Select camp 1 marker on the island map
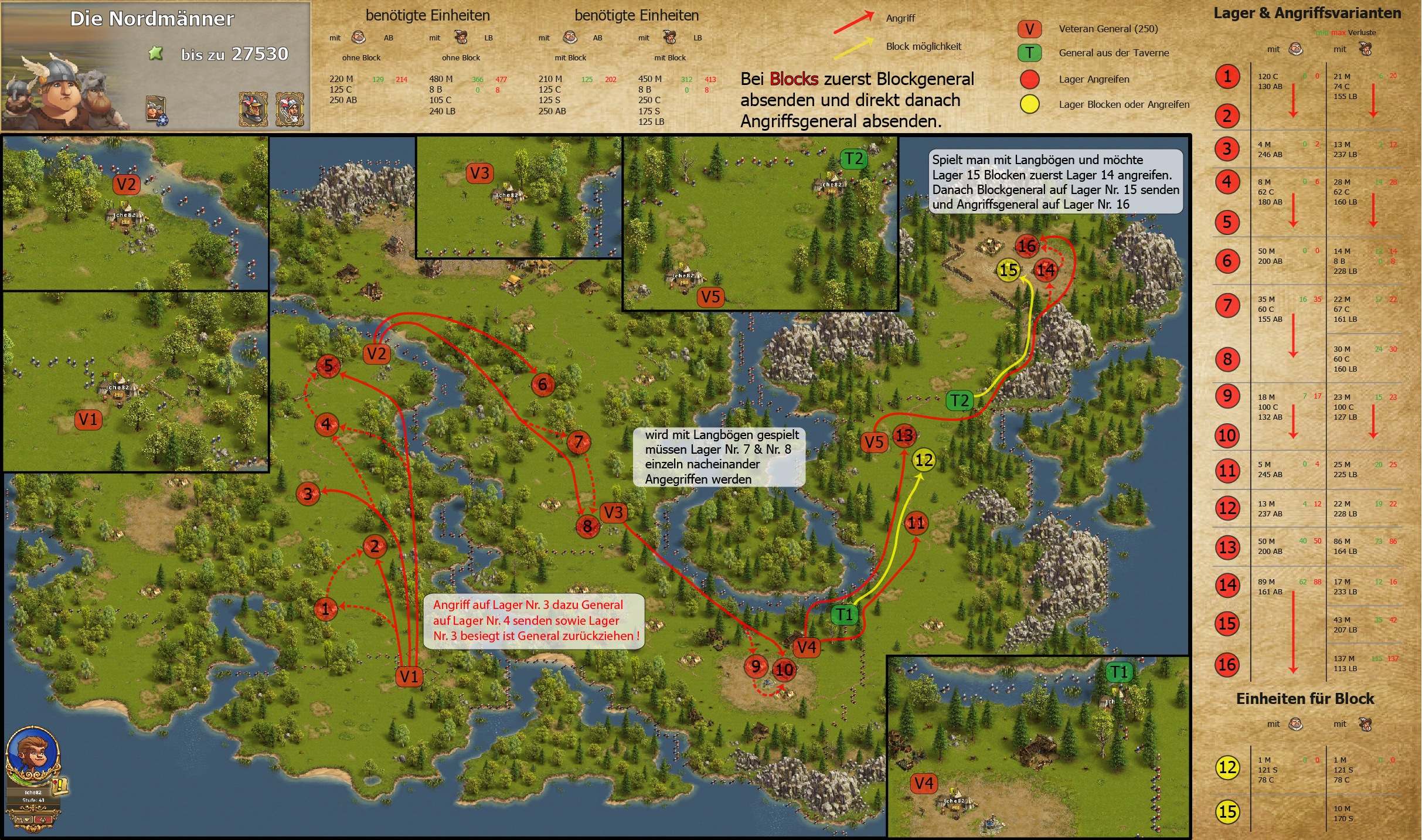Image resolution: width=1422 pixels, height=840 pixels. 325,608
